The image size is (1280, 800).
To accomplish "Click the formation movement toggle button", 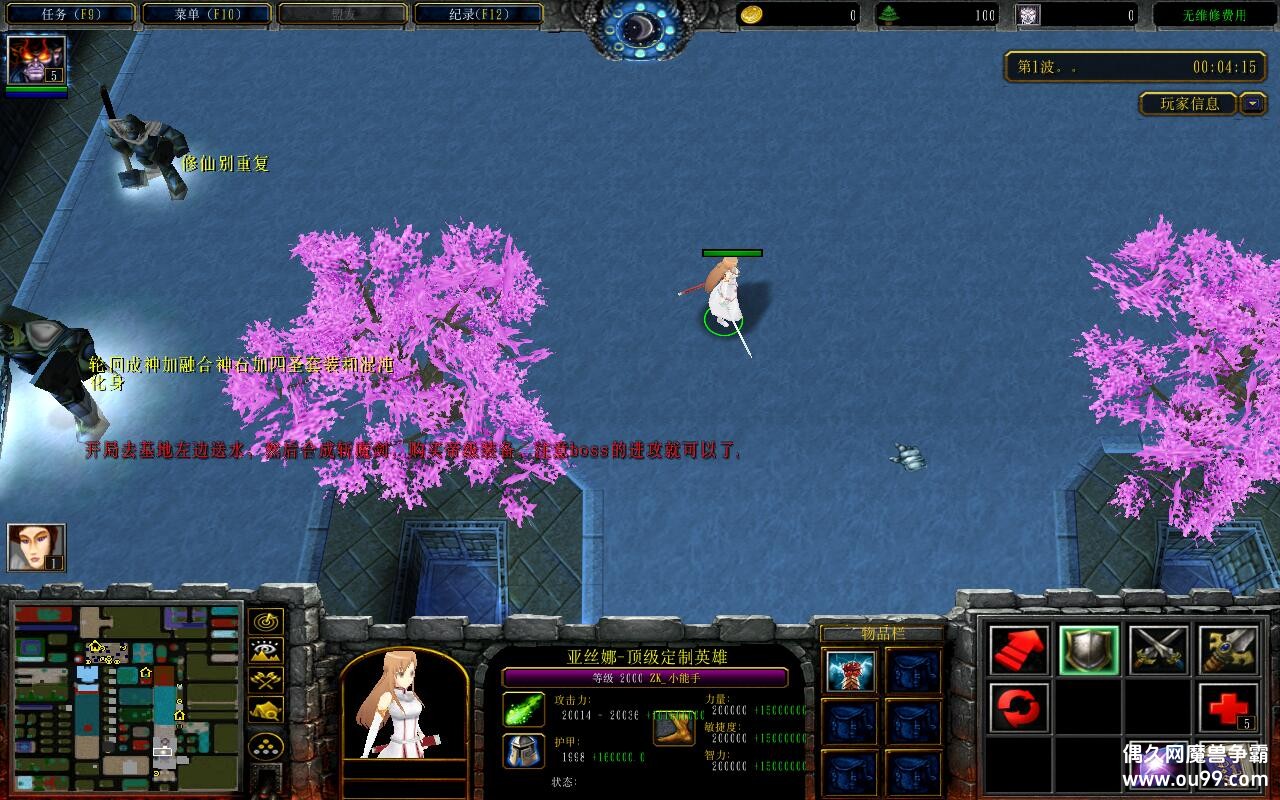I will pyautogui.click(x=266, y=746).
